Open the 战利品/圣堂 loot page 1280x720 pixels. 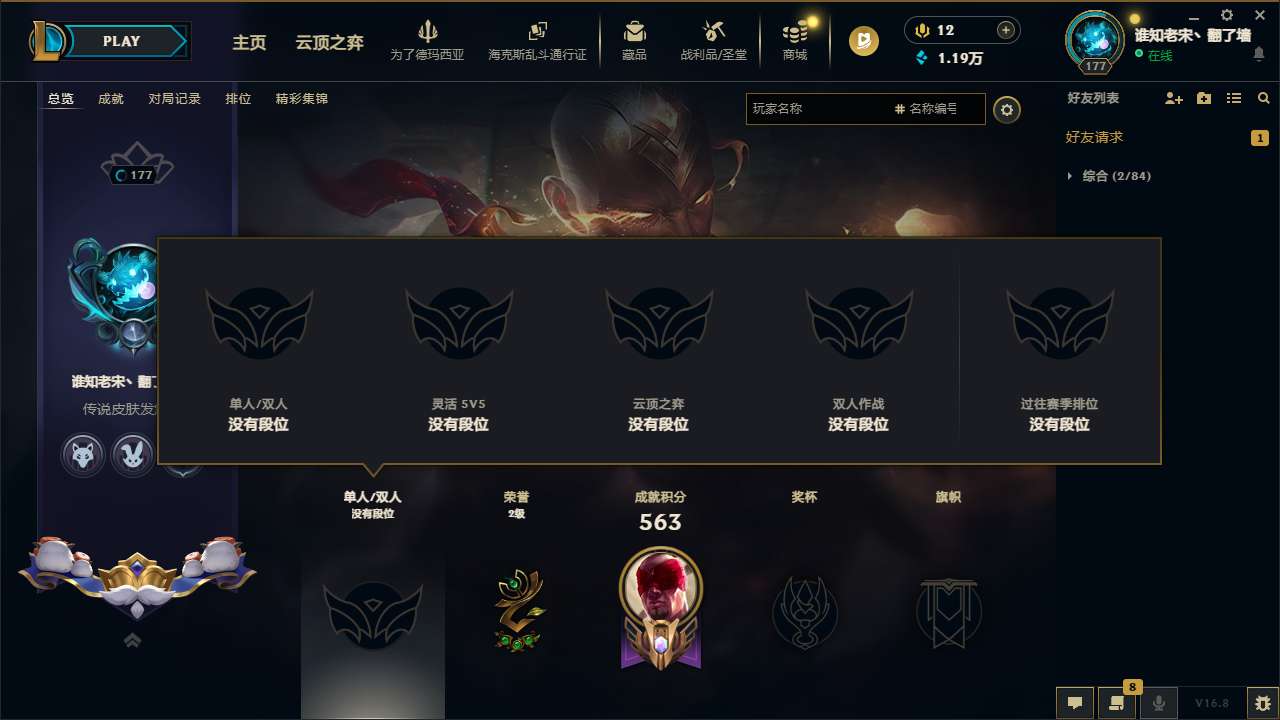[712, 40]
